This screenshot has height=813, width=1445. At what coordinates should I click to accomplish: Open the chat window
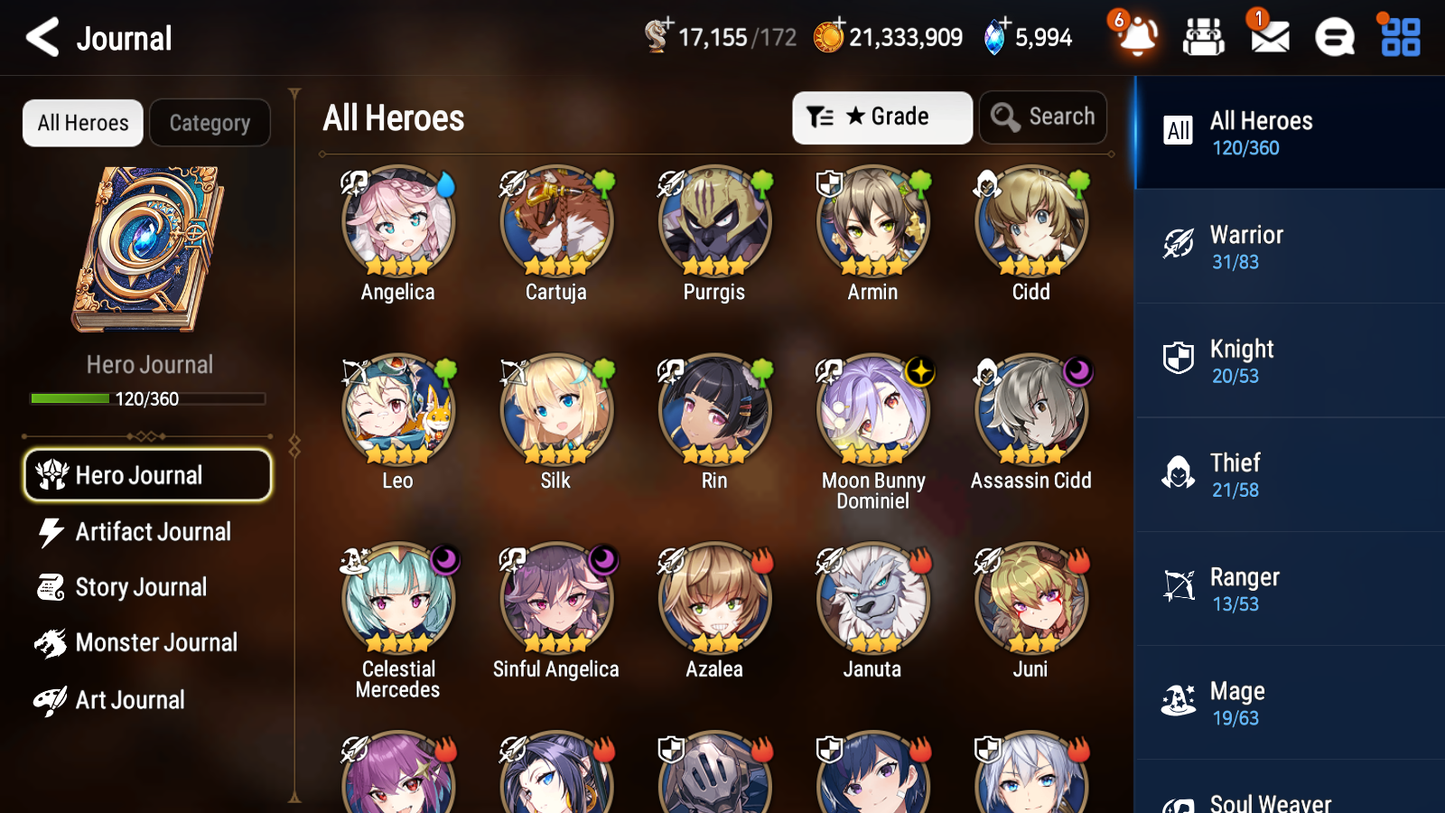pyautogui.click(x=1333, y=36)
